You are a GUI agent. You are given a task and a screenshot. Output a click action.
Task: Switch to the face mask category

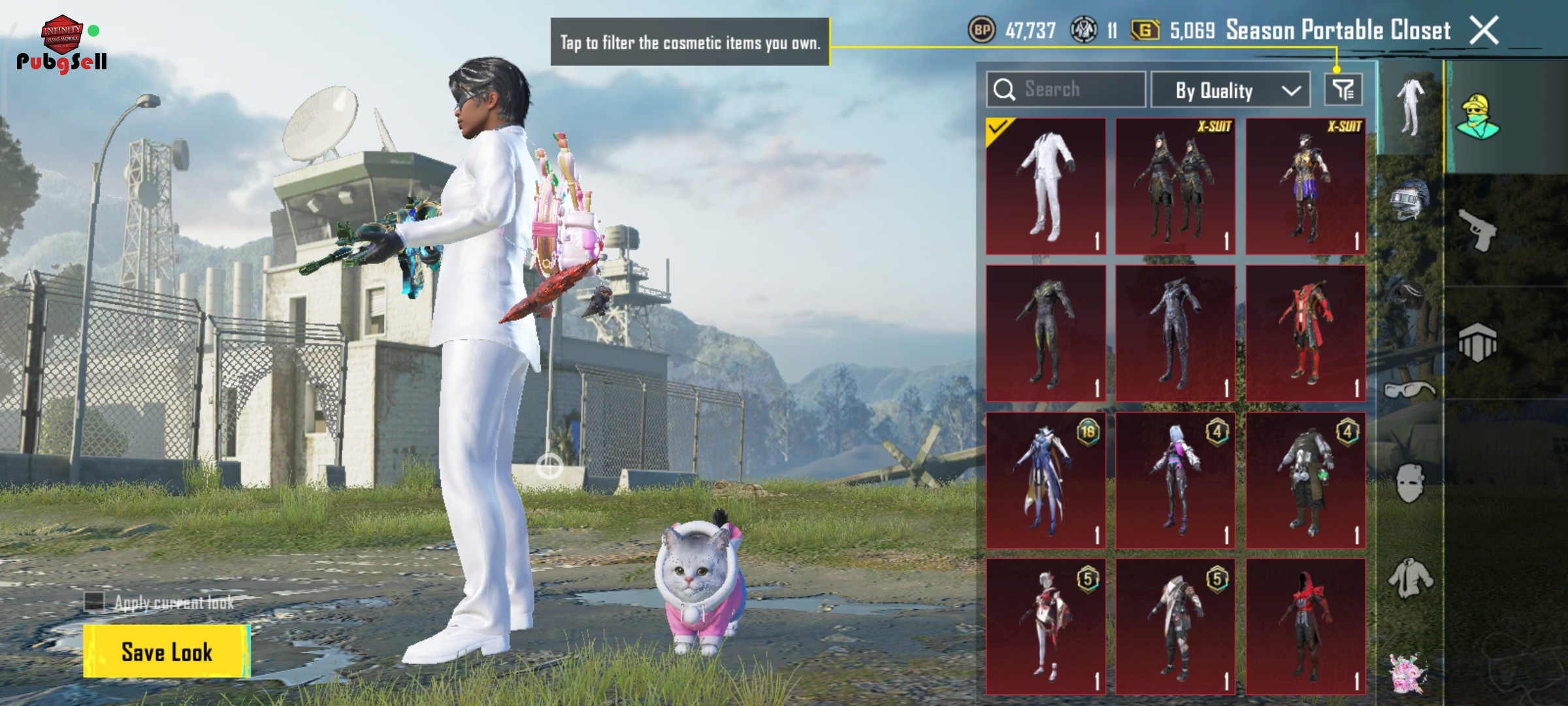point(1409,484)
